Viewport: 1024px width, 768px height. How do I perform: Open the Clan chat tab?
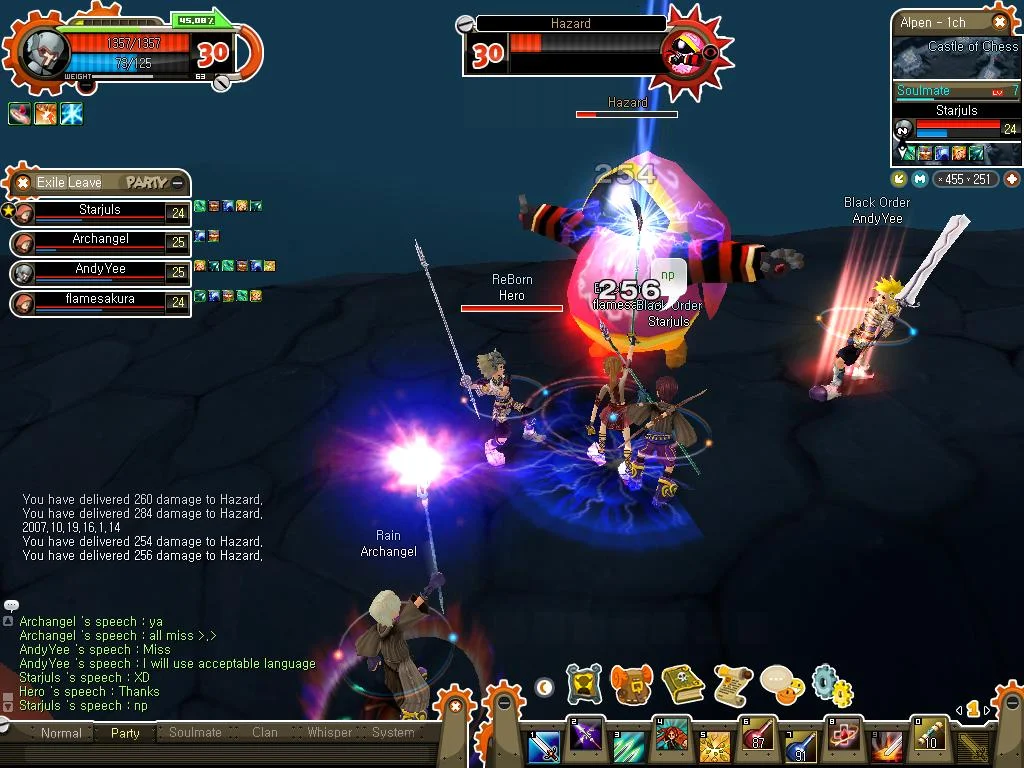[265, 733]
